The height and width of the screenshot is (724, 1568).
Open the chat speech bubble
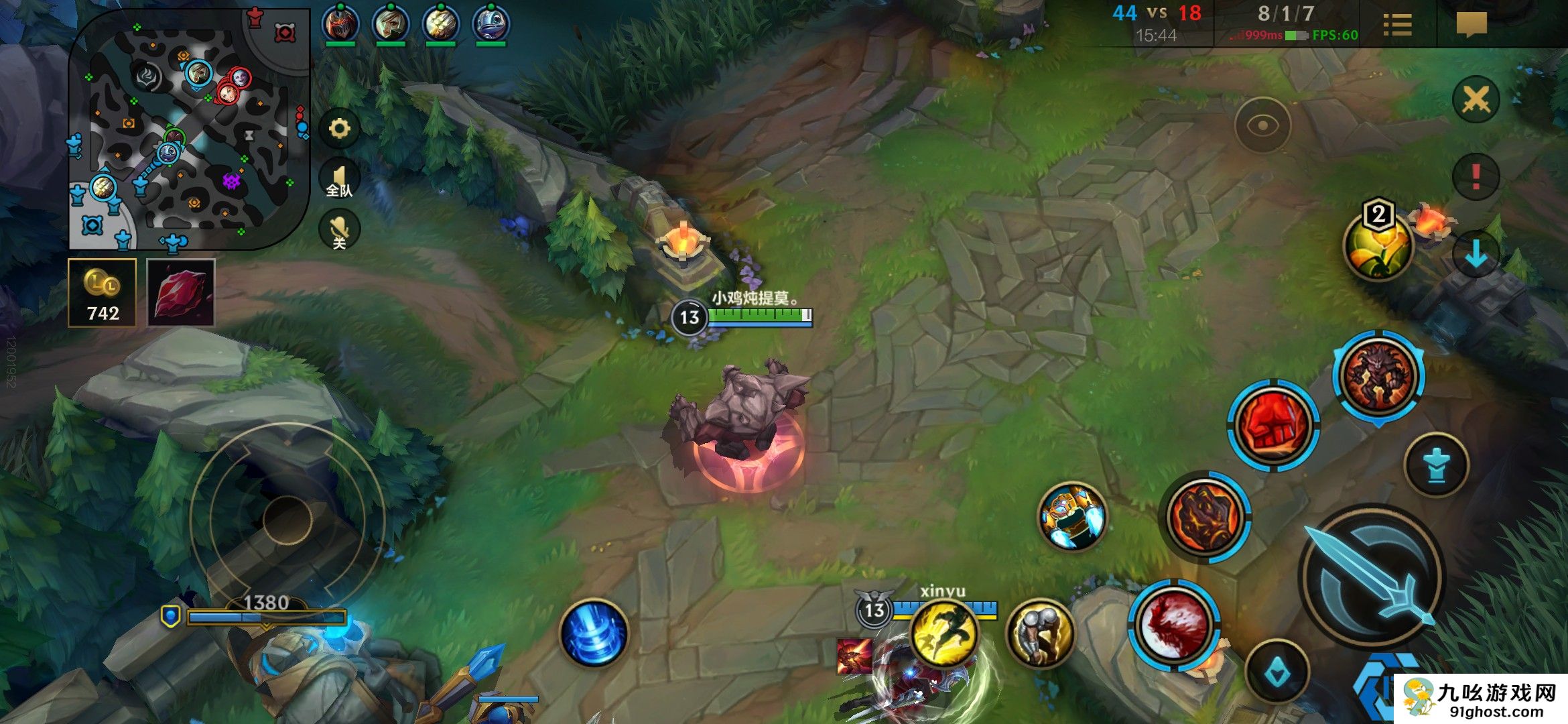(1472, 25)
